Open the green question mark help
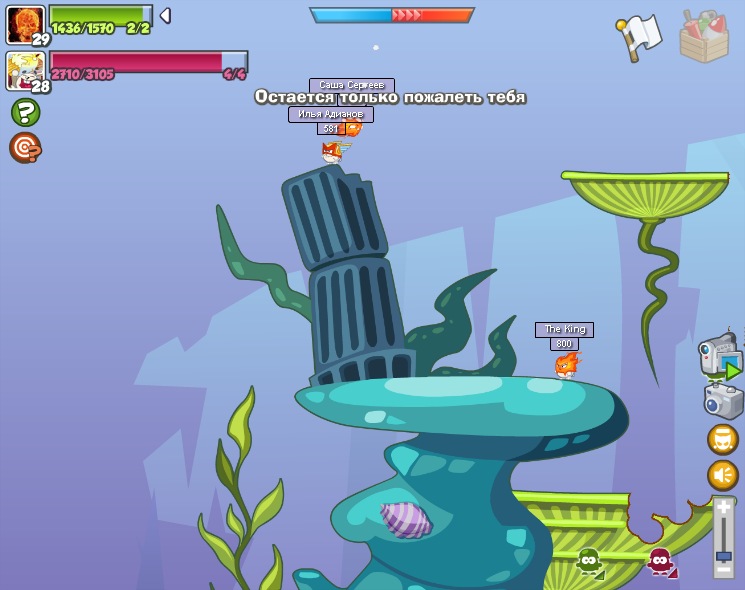745x590 pixels. [25, 111]
